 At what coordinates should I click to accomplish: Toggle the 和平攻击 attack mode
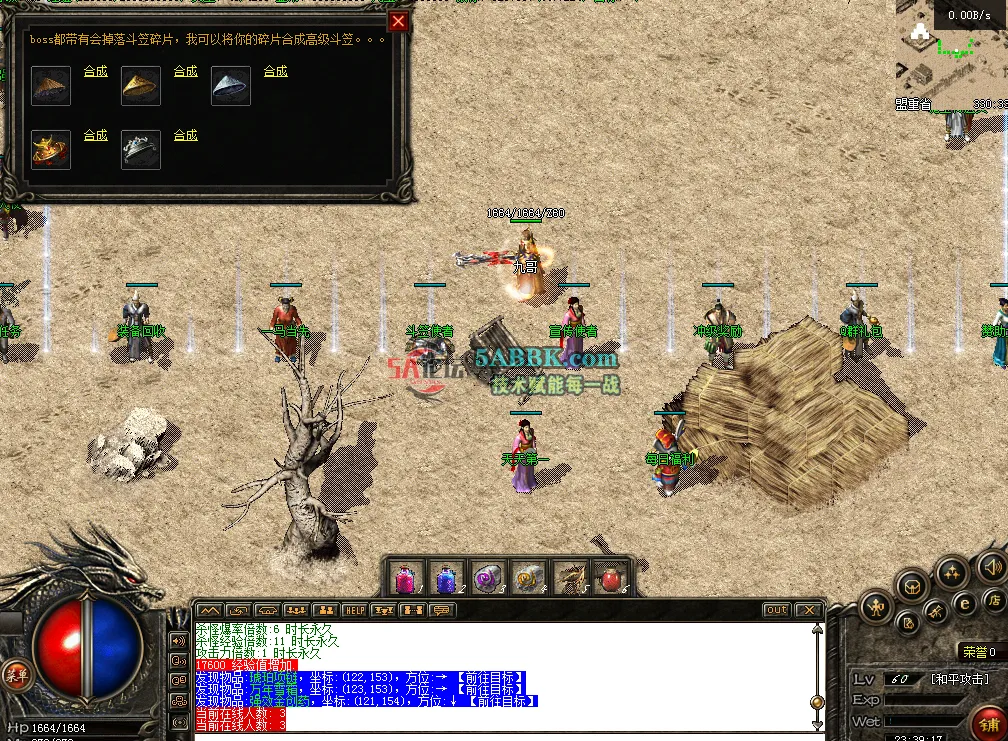pos(965,679)
